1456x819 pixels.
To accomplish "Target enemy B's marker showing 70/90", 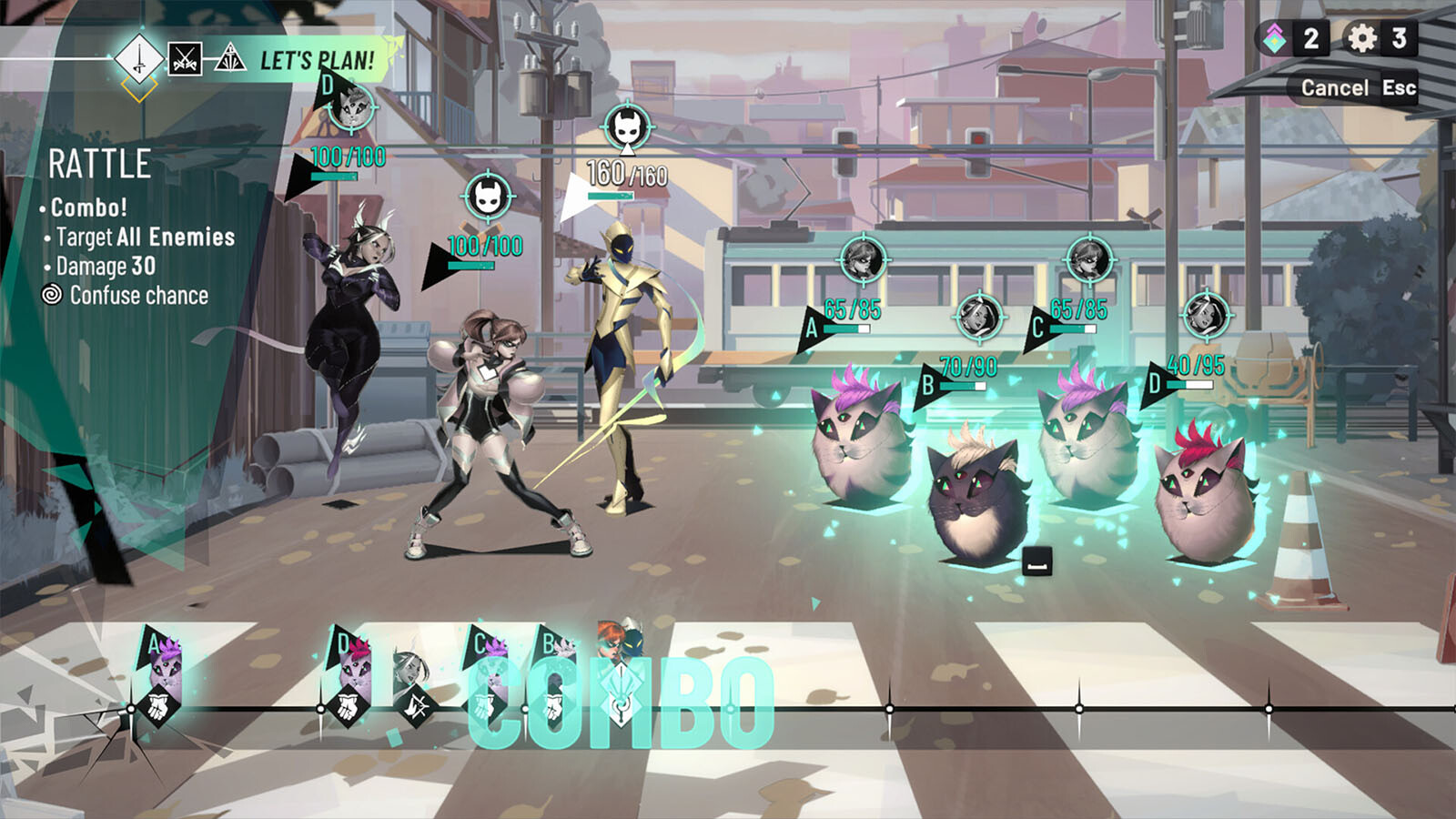I will [927, 384].
